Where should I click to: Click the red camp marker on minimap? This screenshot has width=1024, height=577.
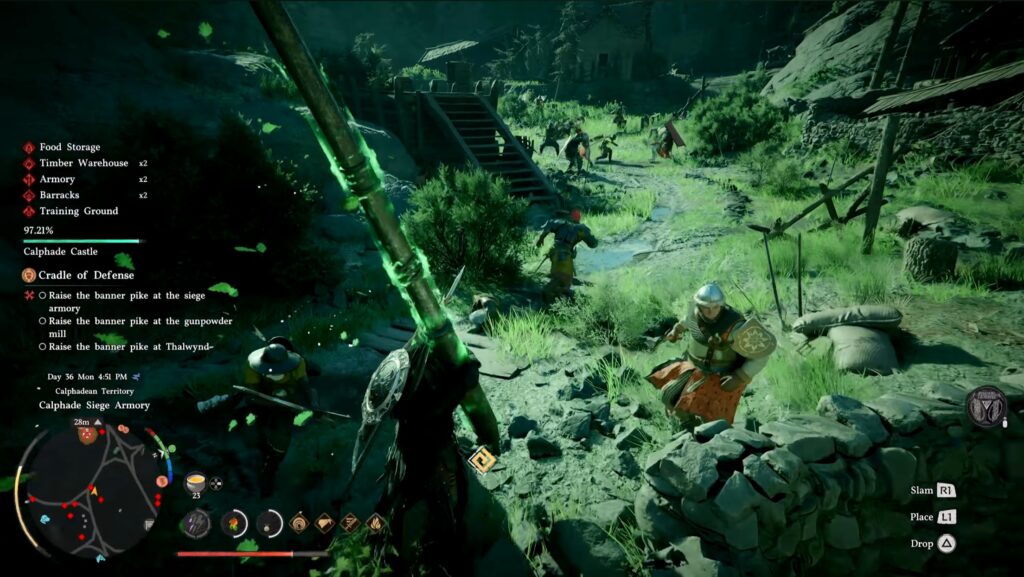click(87, 434)
